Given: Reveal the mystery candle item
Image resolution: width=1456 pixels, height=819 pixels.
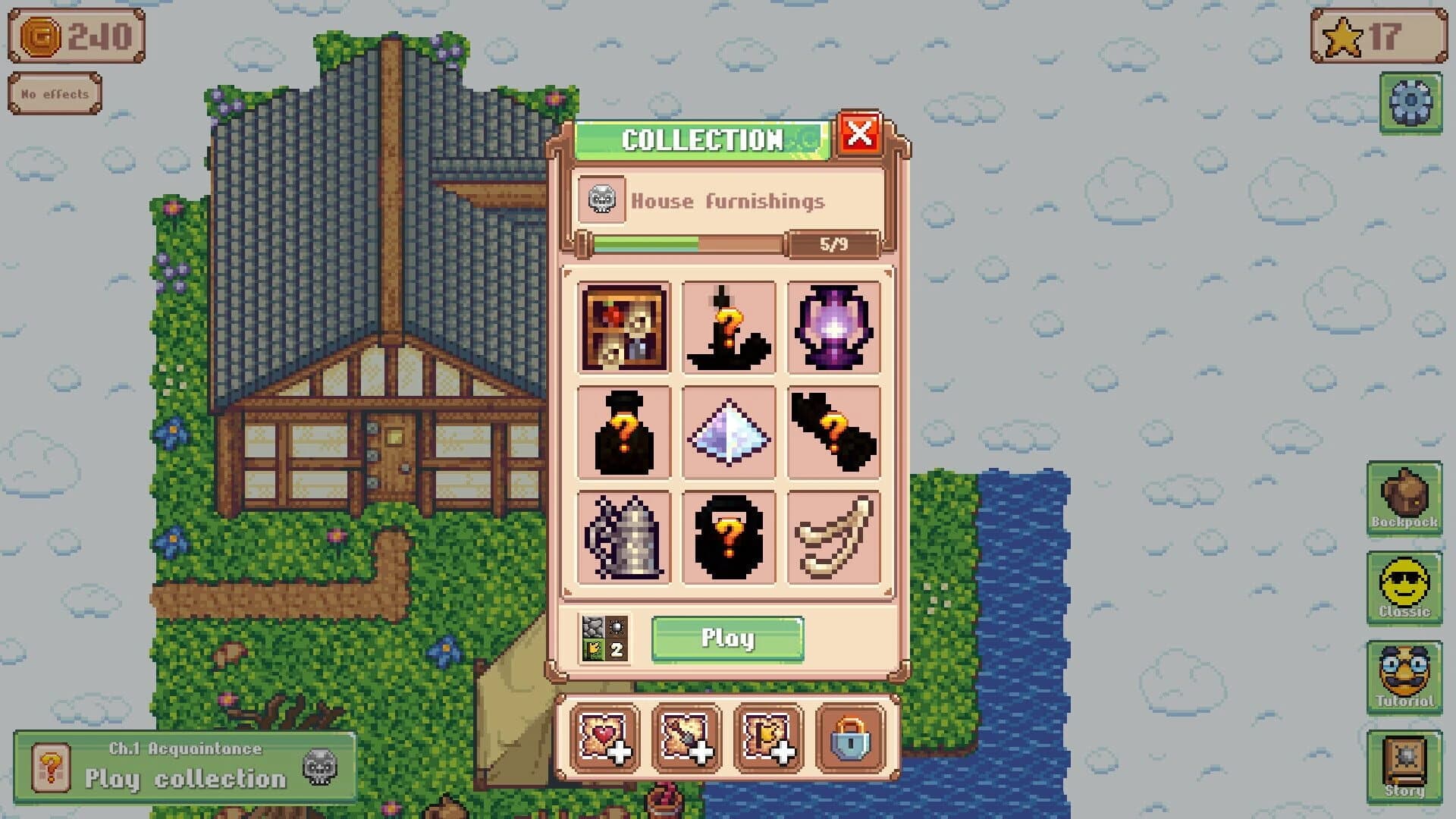Looking at the screenshot, I should 728,328.
